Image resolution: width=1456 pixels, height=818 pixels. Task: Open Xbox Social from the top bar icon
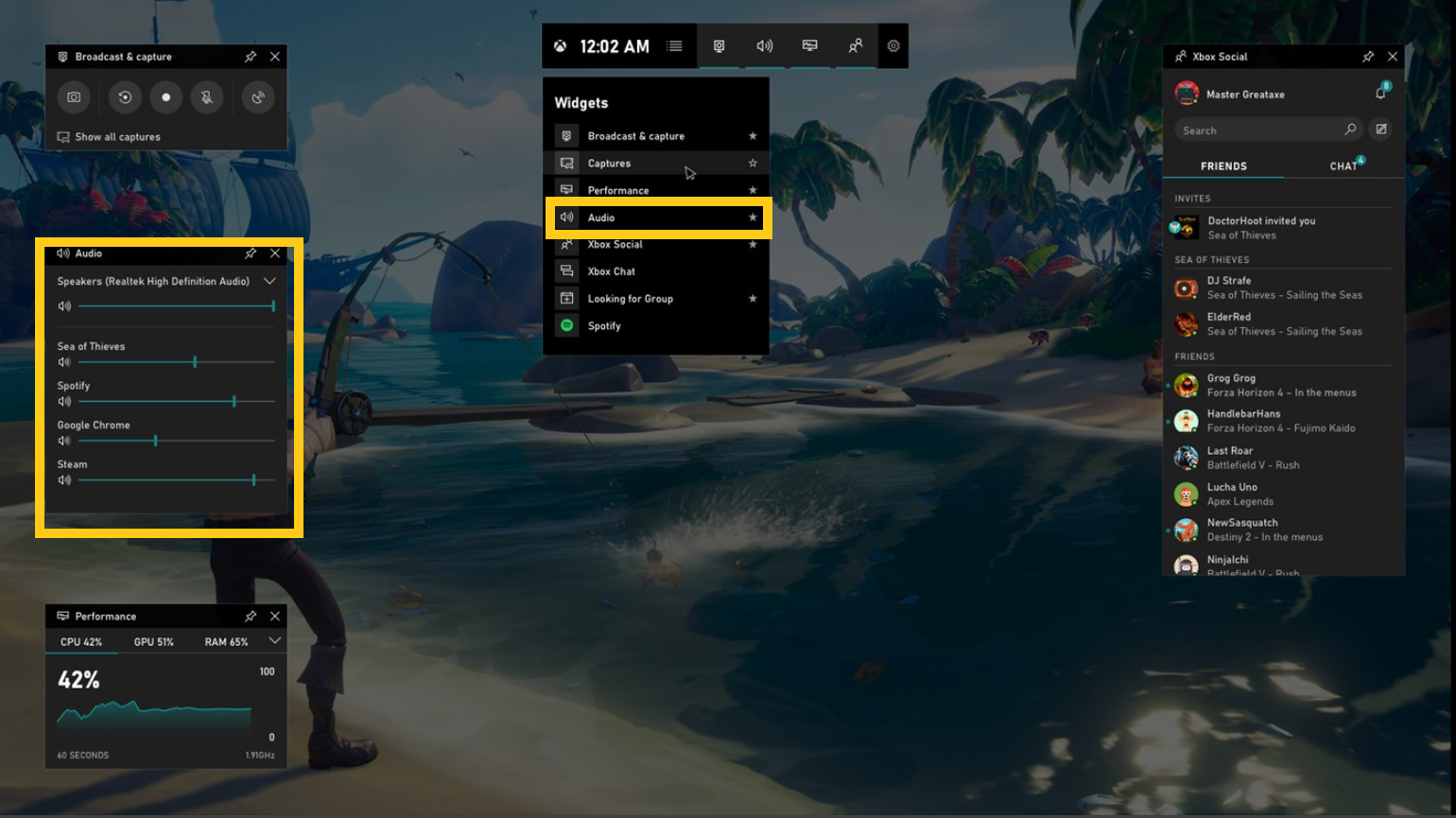[855, 45]
